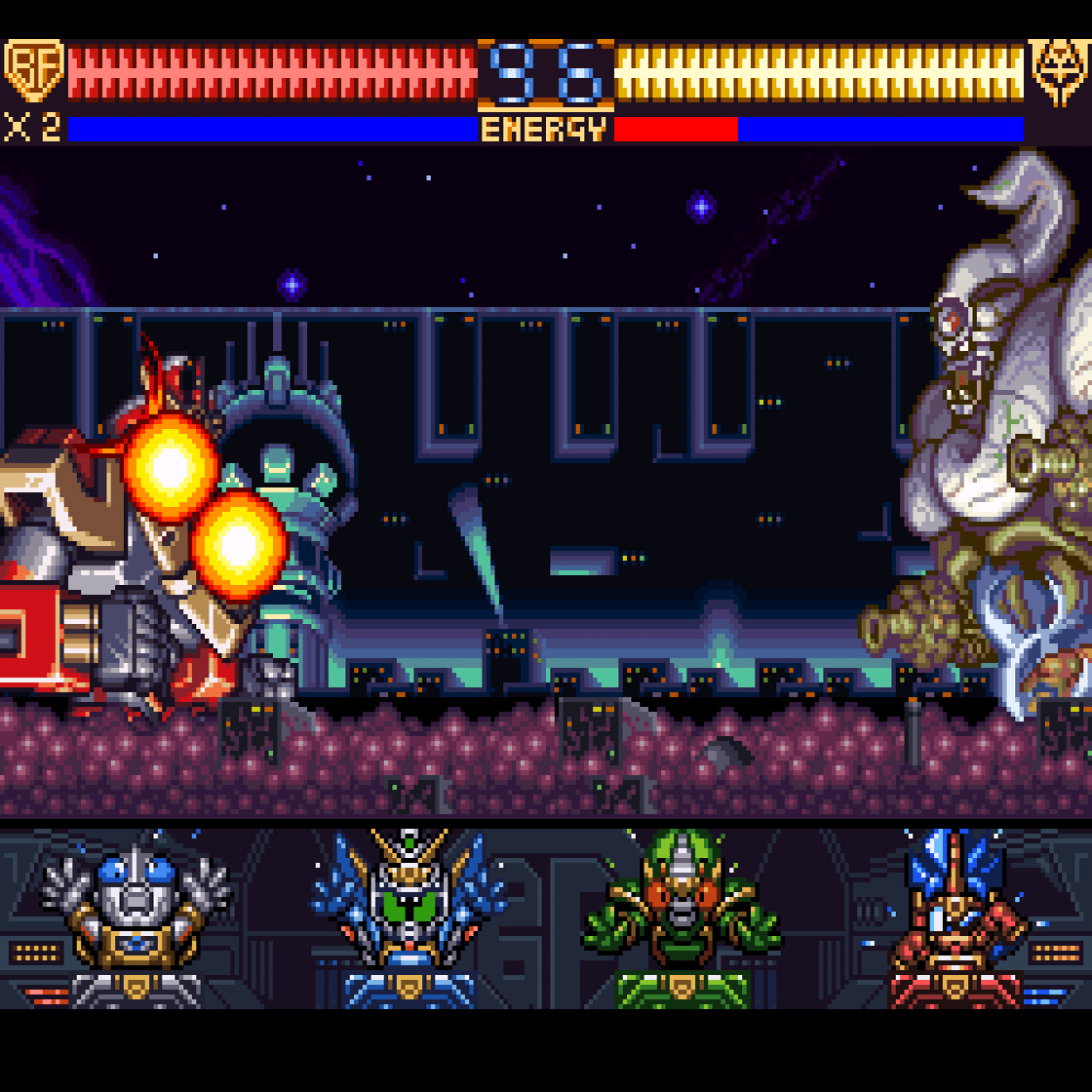The image size is (1092, 1092).
Task: Select the red and blue robot portrait
Action: (x=956, y=916)
